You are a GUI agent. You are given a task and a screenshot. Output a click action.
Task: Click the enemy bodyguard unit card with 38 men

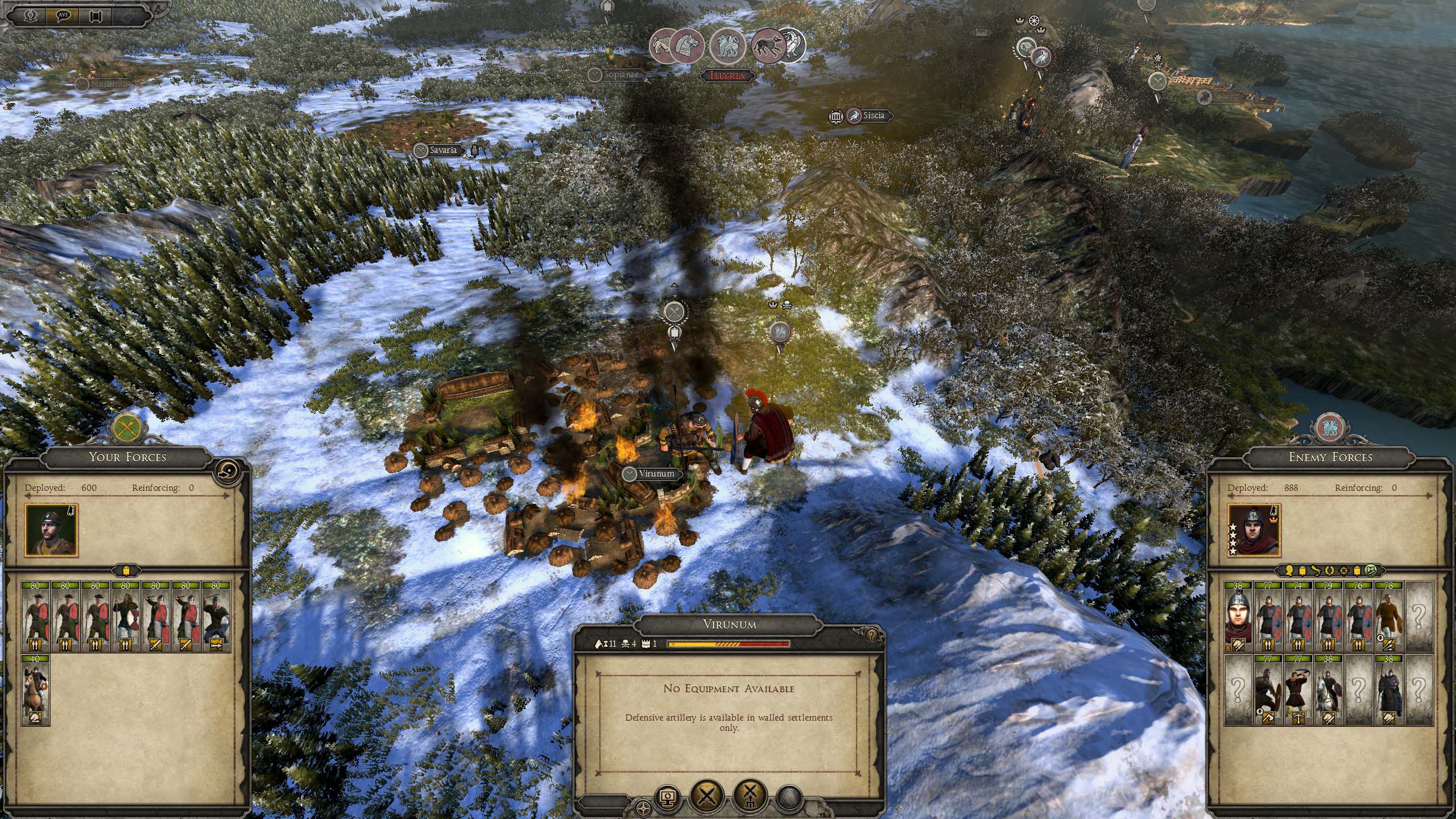click(1238, 617)
